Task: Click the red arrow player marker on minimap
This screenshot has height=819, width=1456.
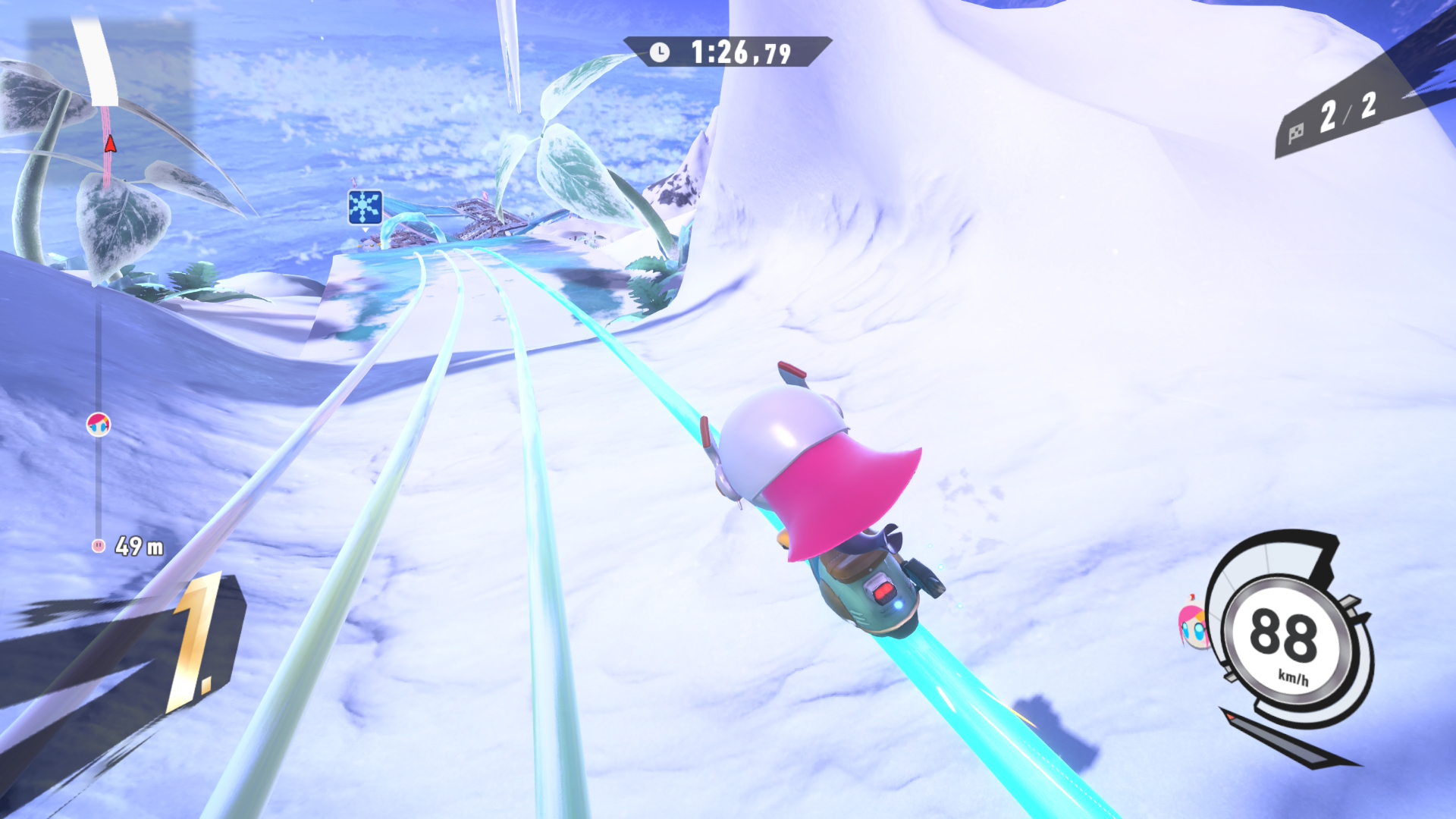Action: [x=110, y=143]
